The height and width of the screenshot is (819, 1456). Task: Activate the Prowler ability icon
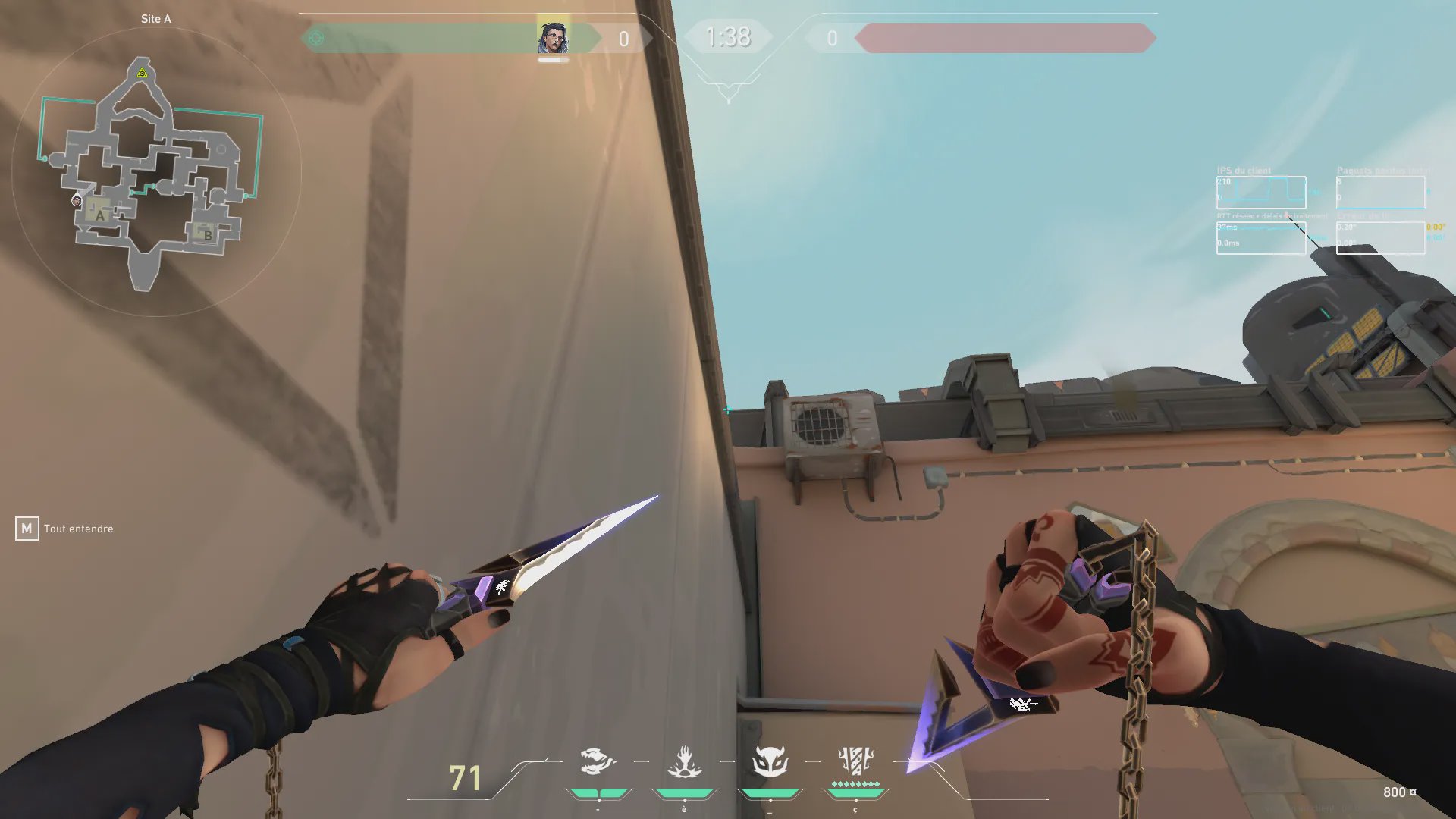click(597, 761)
